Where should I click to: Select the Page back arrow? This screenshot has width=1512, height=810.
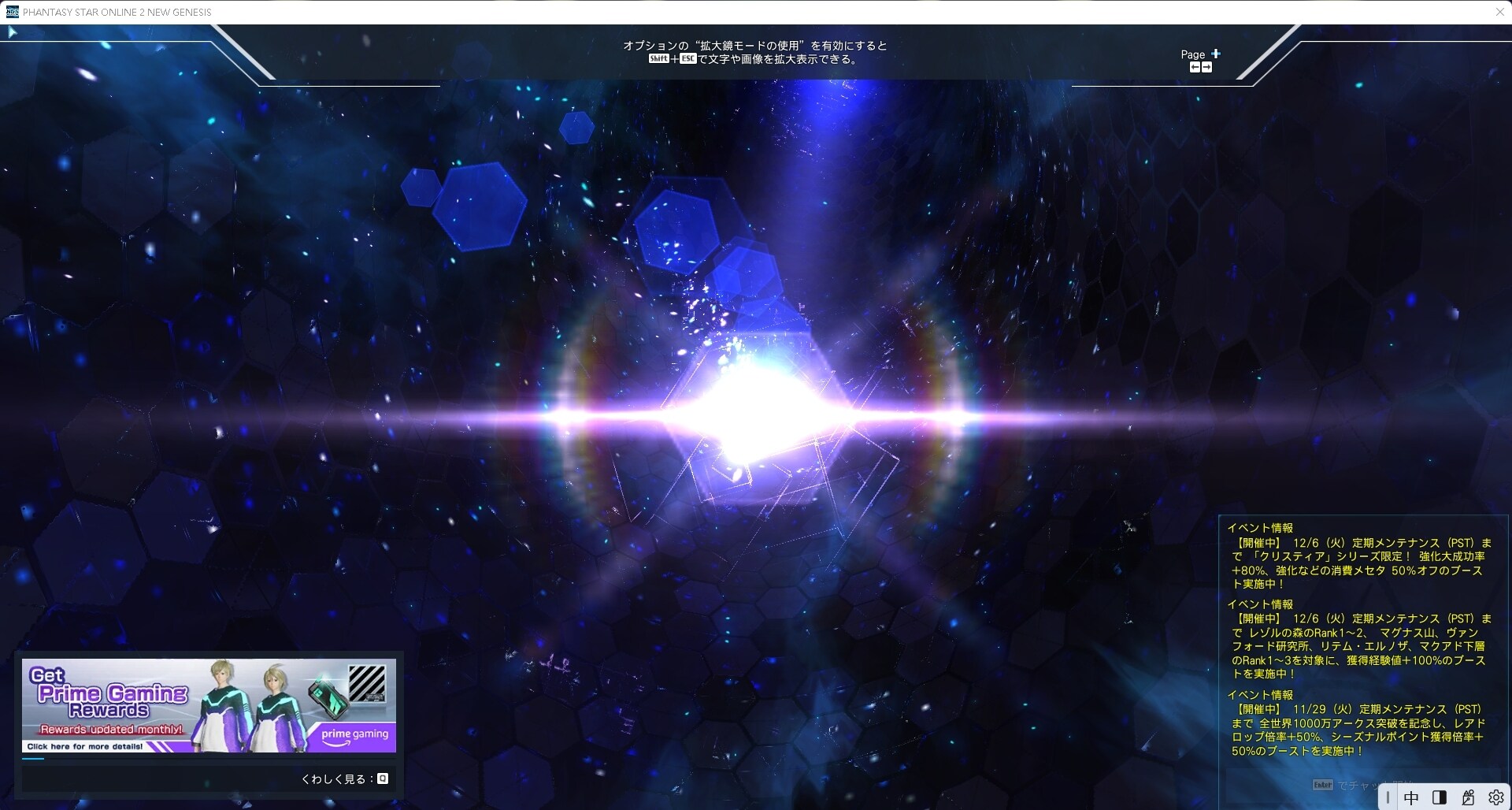coord(1195,66)
